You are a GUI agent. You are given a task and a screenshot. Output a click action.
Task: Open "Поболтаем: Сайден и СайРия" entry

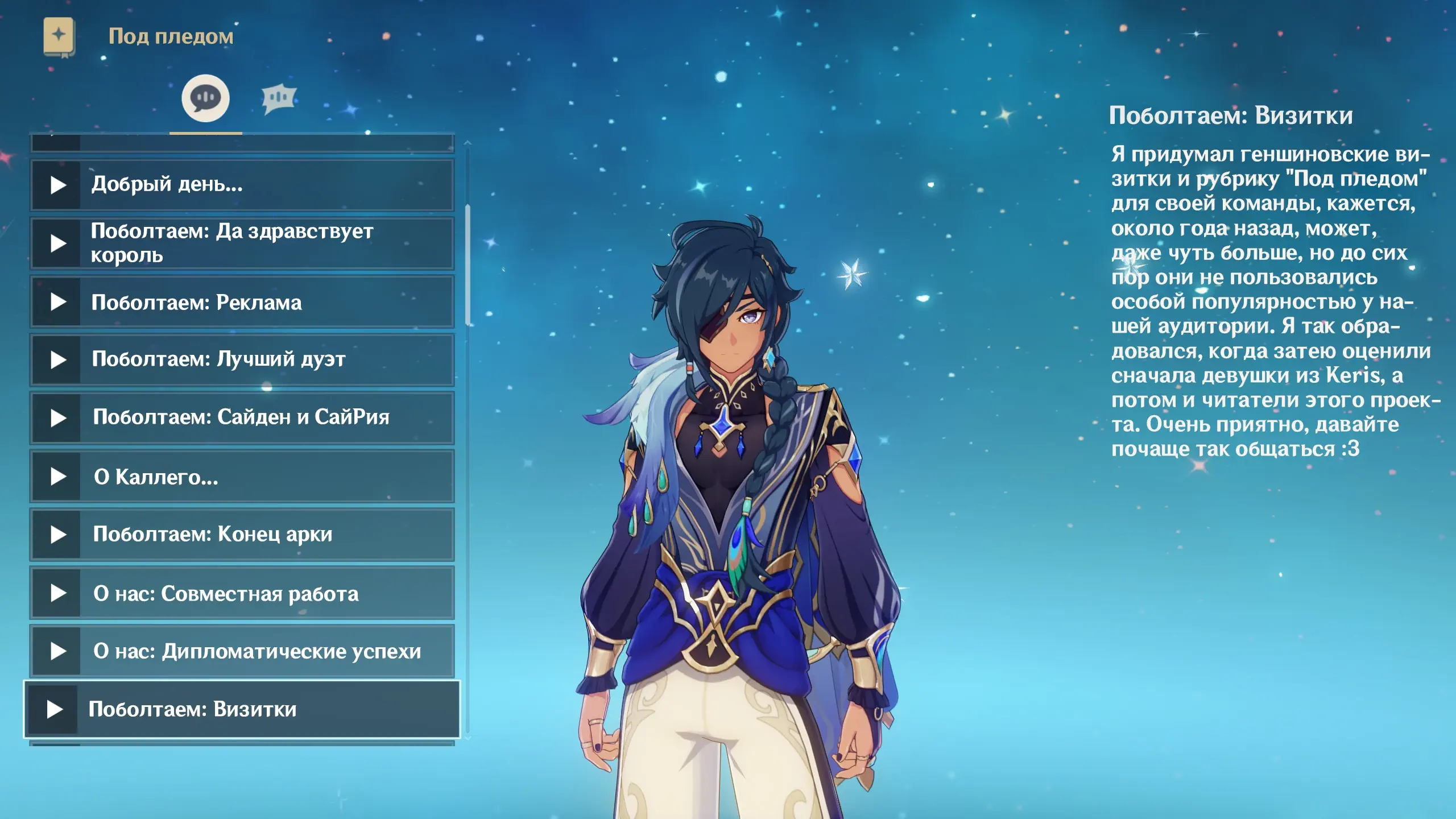coord(242,418)
